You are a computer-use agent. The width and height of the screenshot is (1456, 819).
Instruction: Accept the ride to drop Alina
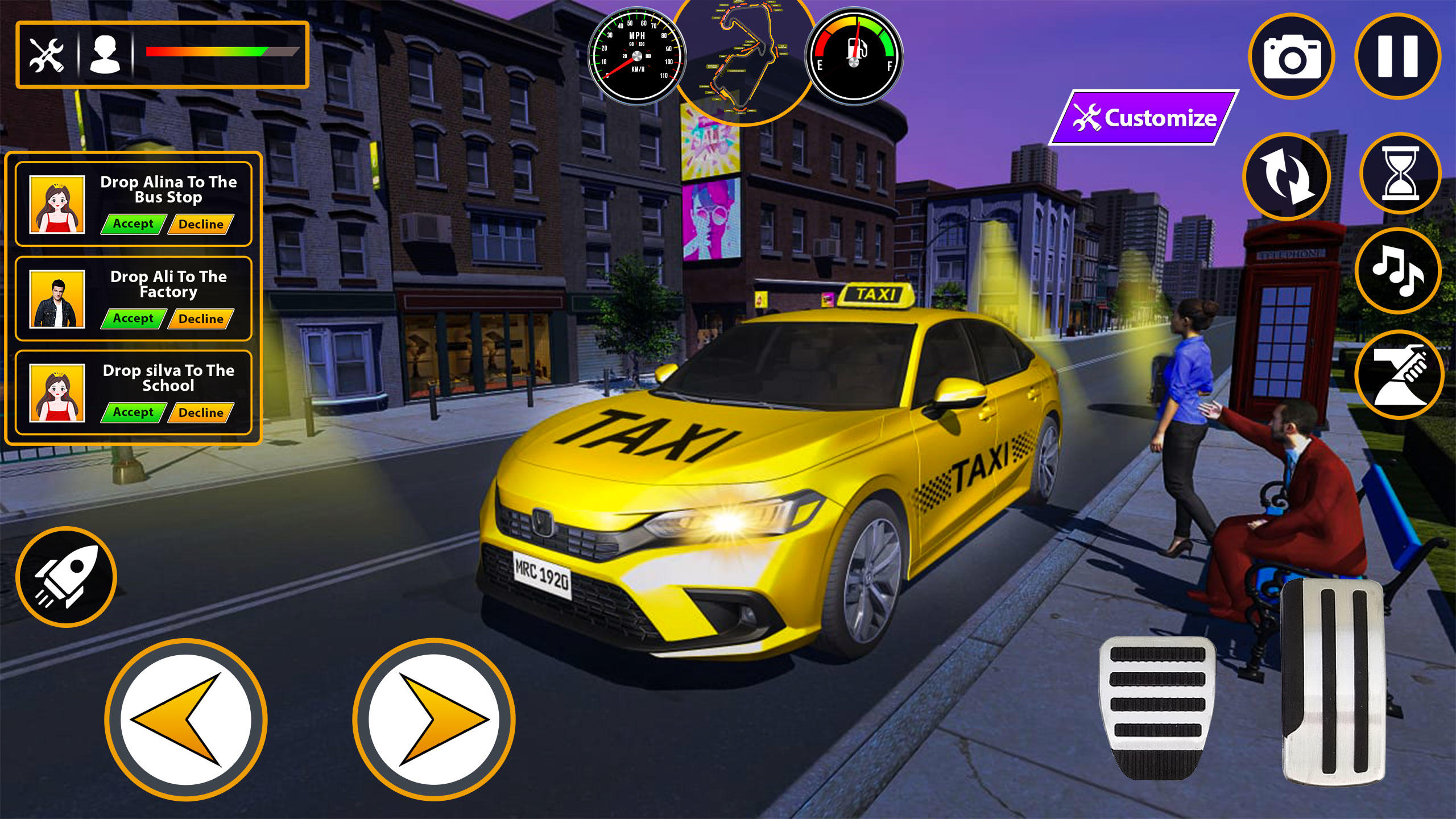coord(134,224)
